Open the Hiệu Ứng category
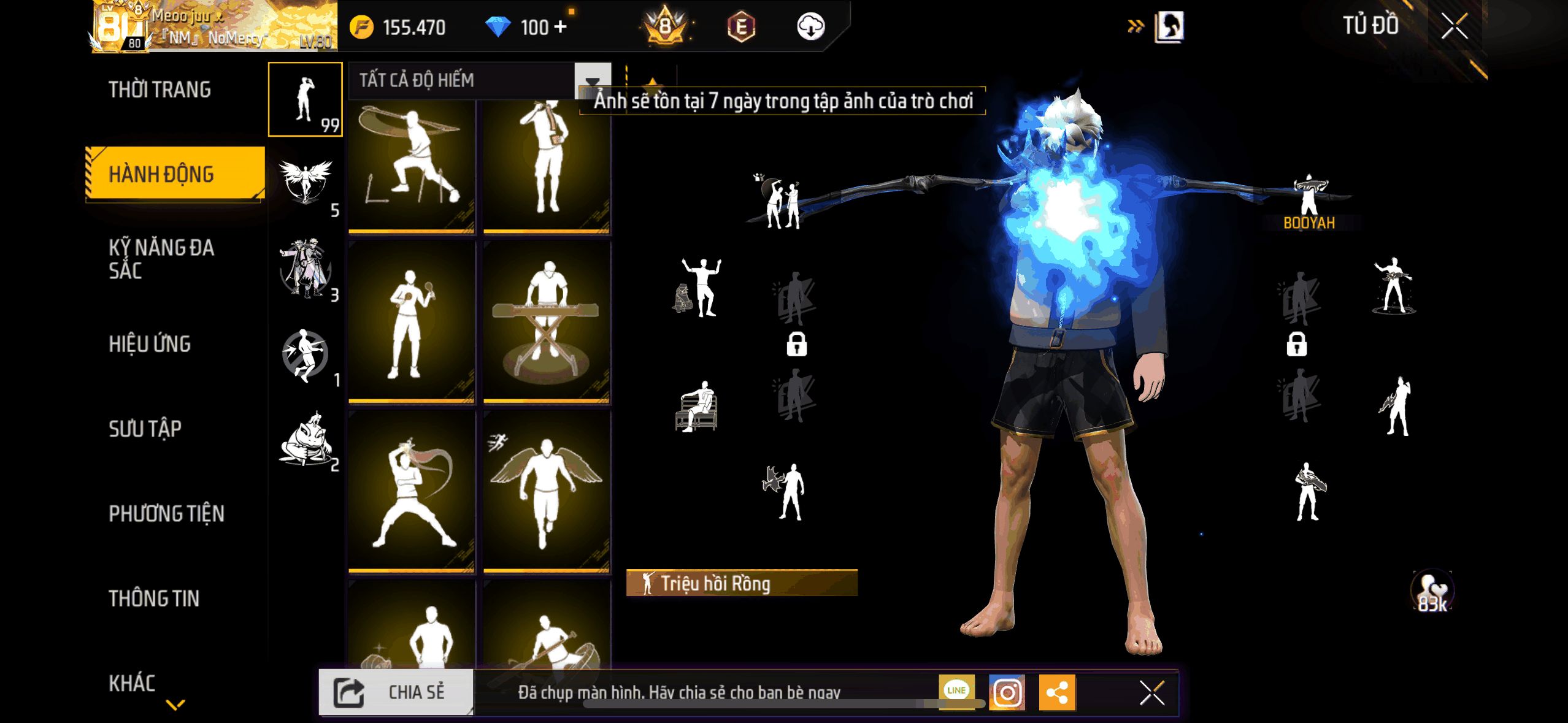 150,344
